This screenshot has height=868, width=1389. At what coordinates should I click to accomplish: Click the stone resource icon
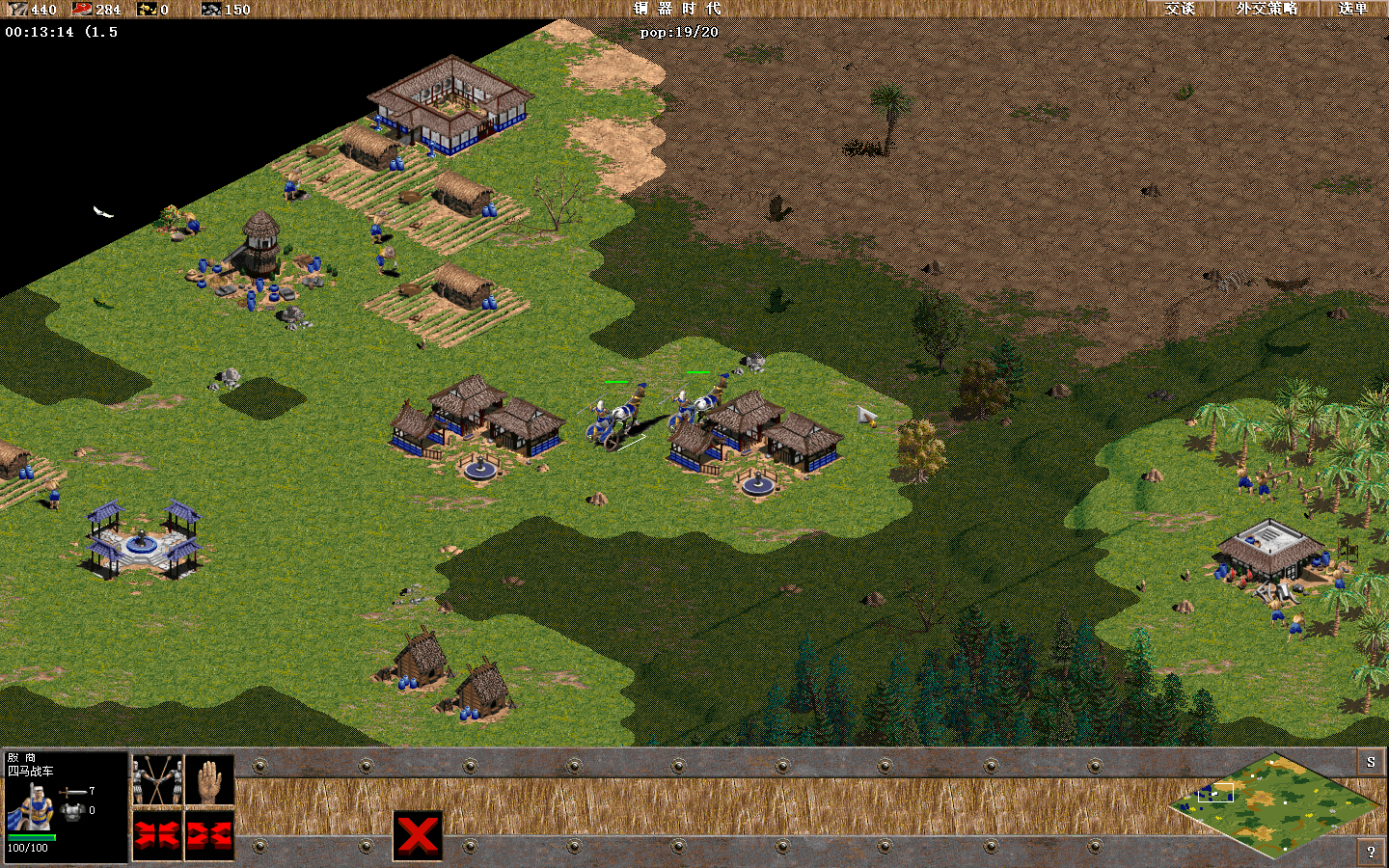pos(211,10)
